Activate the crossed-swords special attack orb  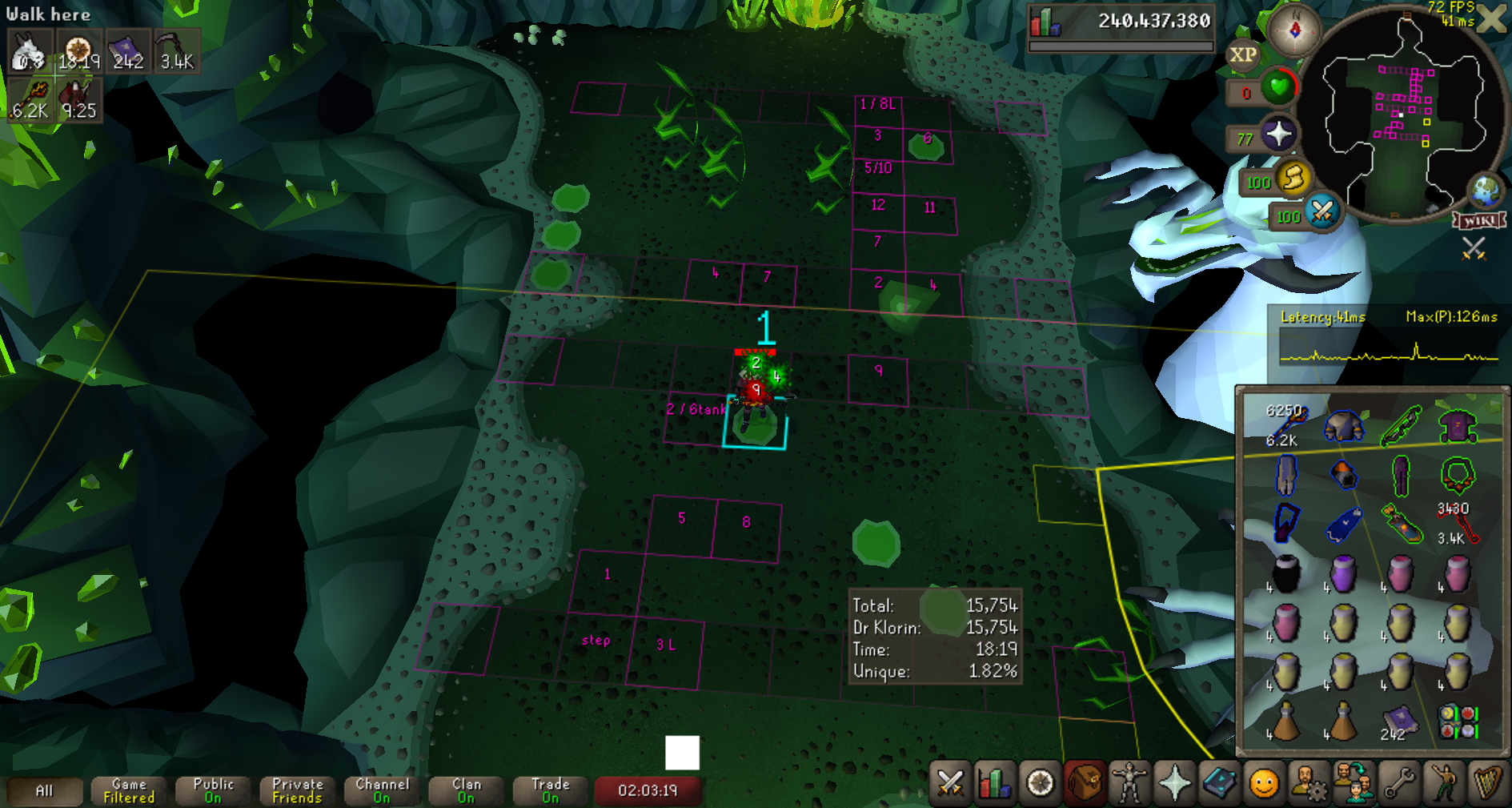click(x=1322, y=212)
